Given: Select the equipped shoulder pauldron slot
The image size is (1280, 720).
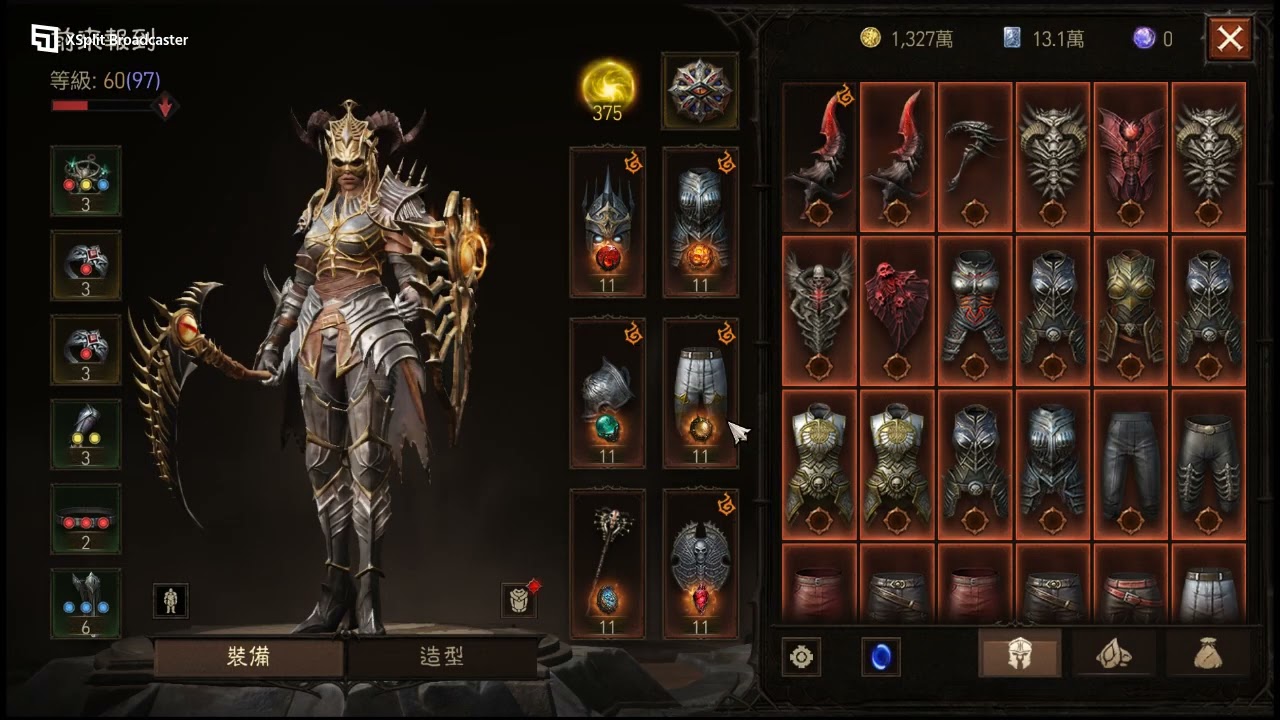Looking at the screenshot, I should pyautogui.click(x=607, y=393).
